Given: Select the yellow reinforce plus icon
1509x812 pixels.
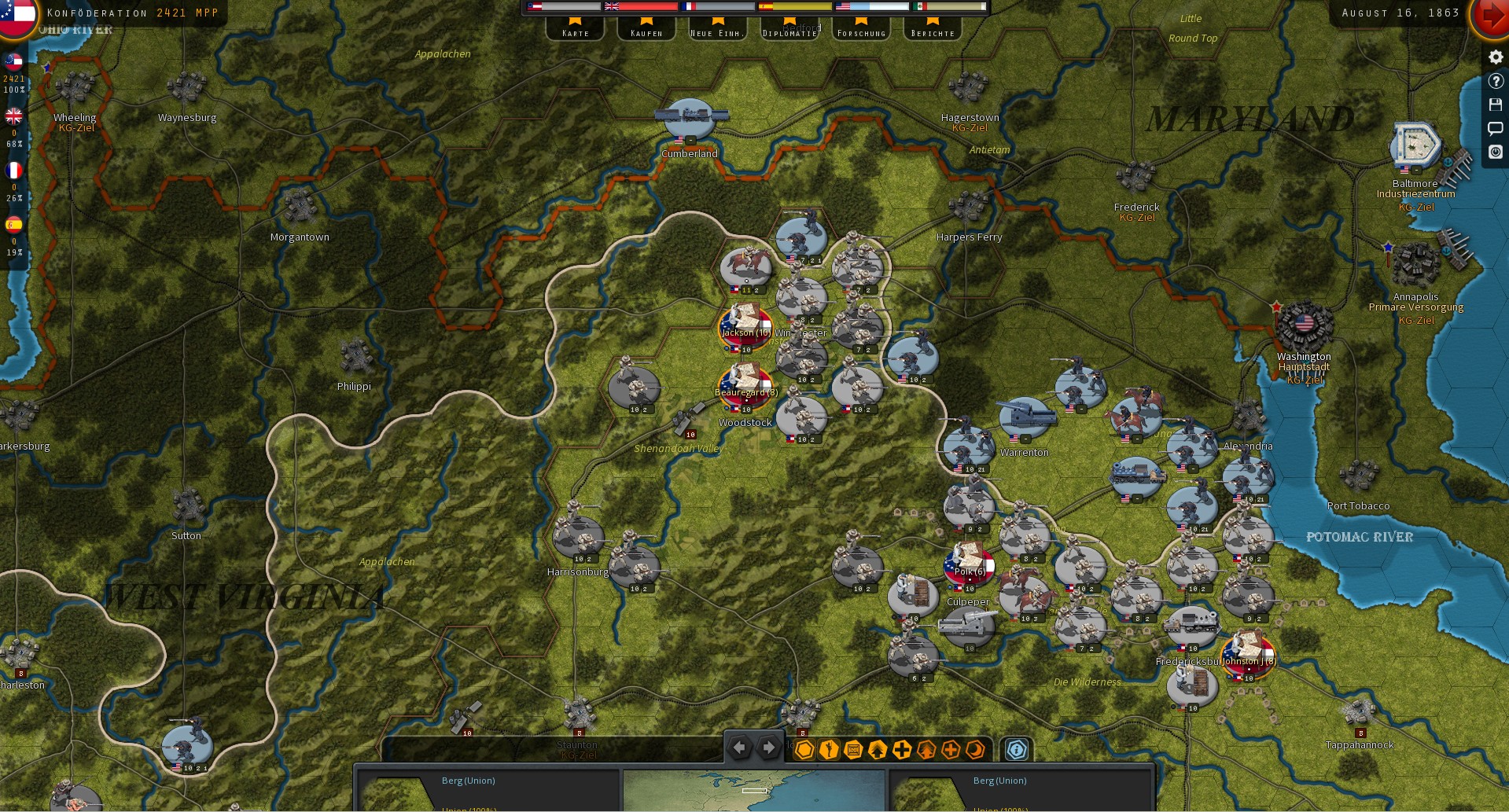Looking at the screenshot, I should 901,749.
